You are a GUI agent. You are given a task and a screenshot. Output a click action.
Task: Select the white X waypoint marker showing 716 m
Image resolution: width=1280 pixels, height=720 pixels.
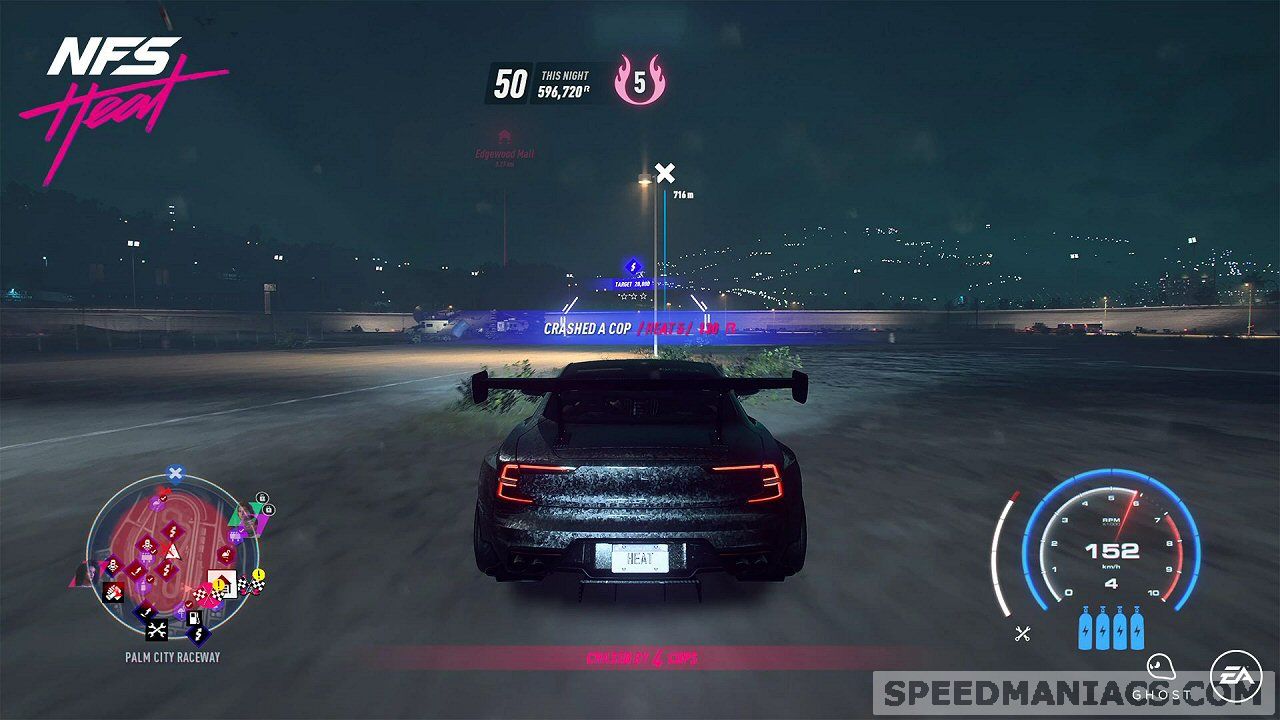(x=664, y=173)
